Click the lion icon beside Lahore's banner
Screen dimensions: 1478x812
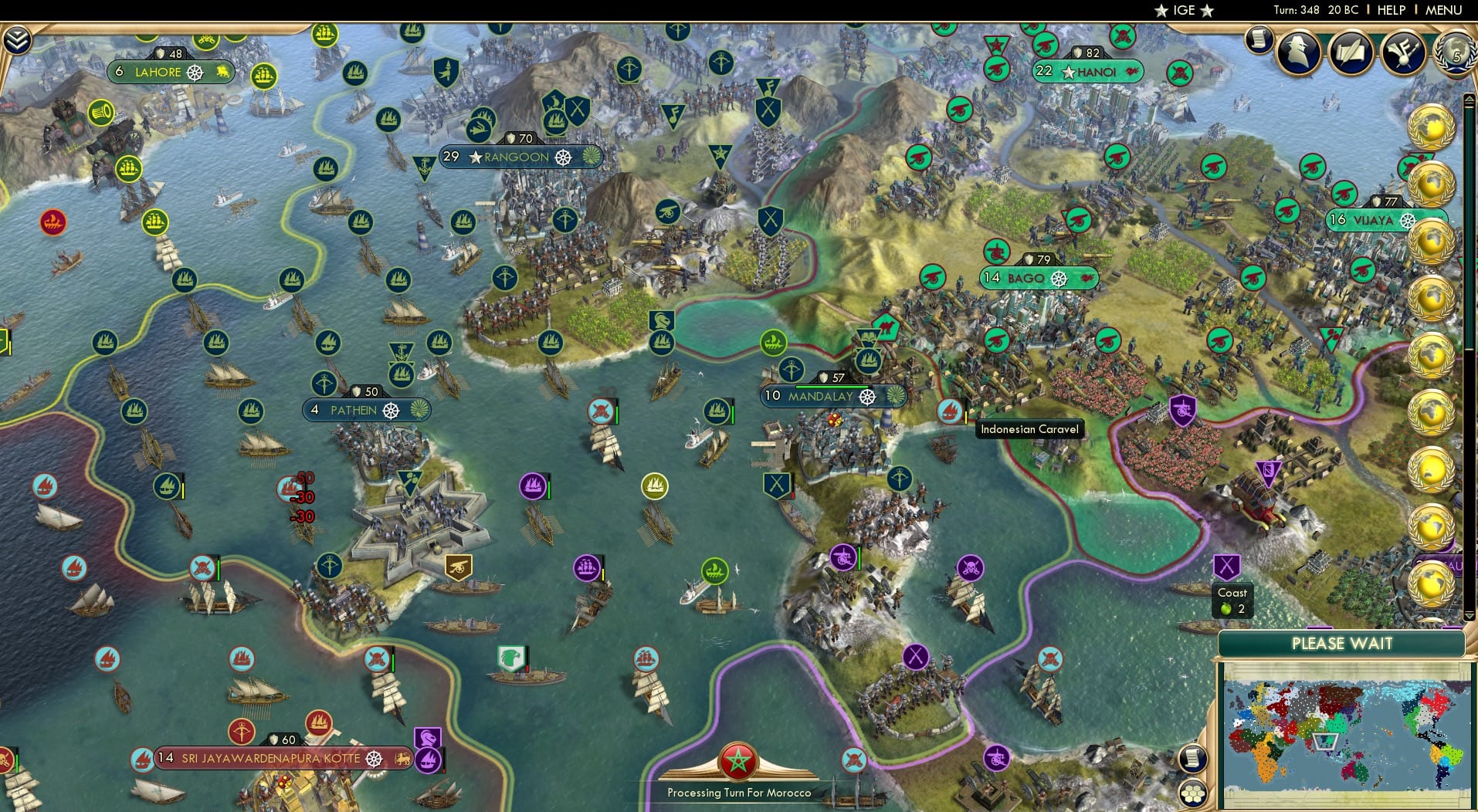pos(223,72)
